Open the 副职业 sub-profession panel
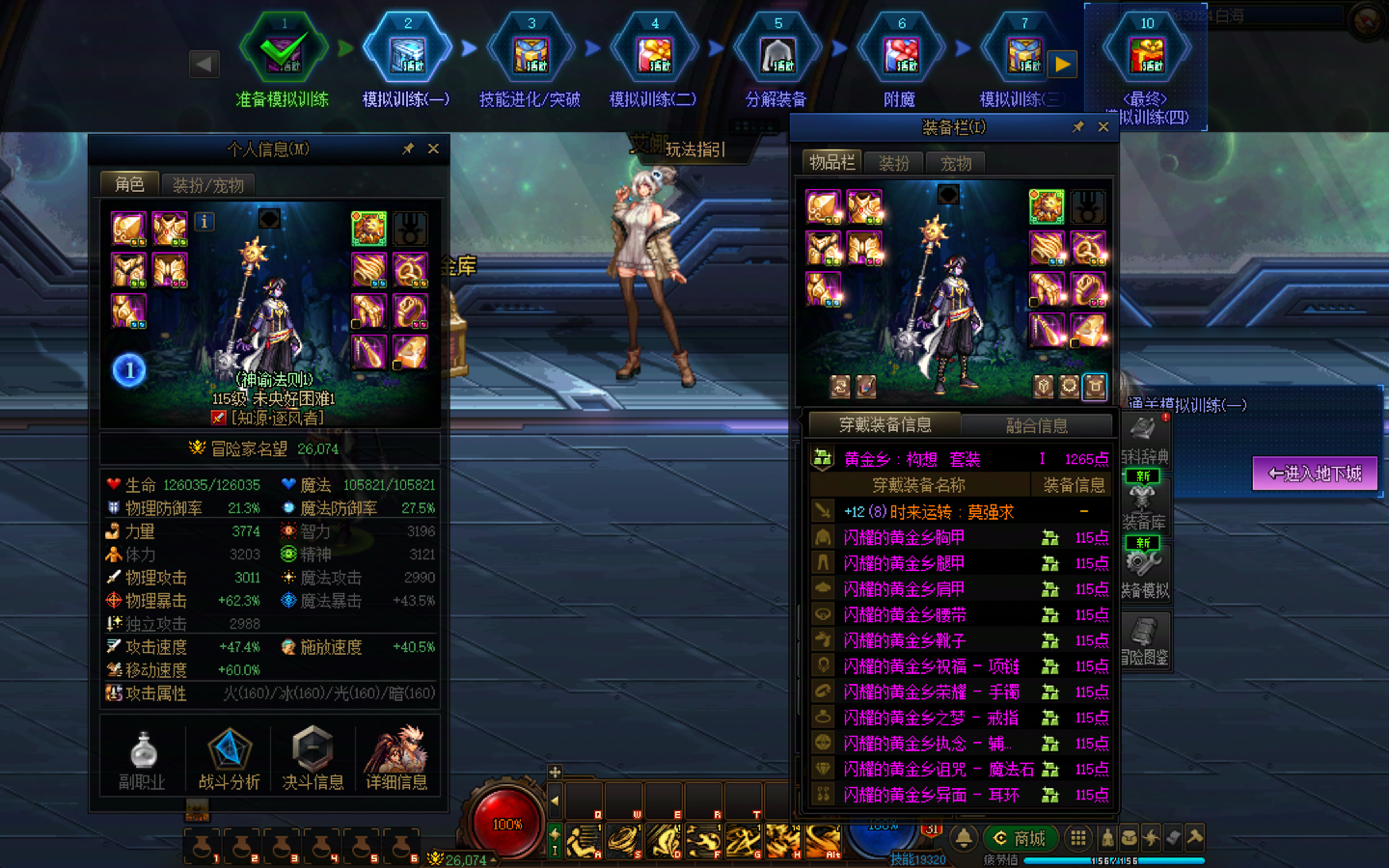 [x=143, y=759]
